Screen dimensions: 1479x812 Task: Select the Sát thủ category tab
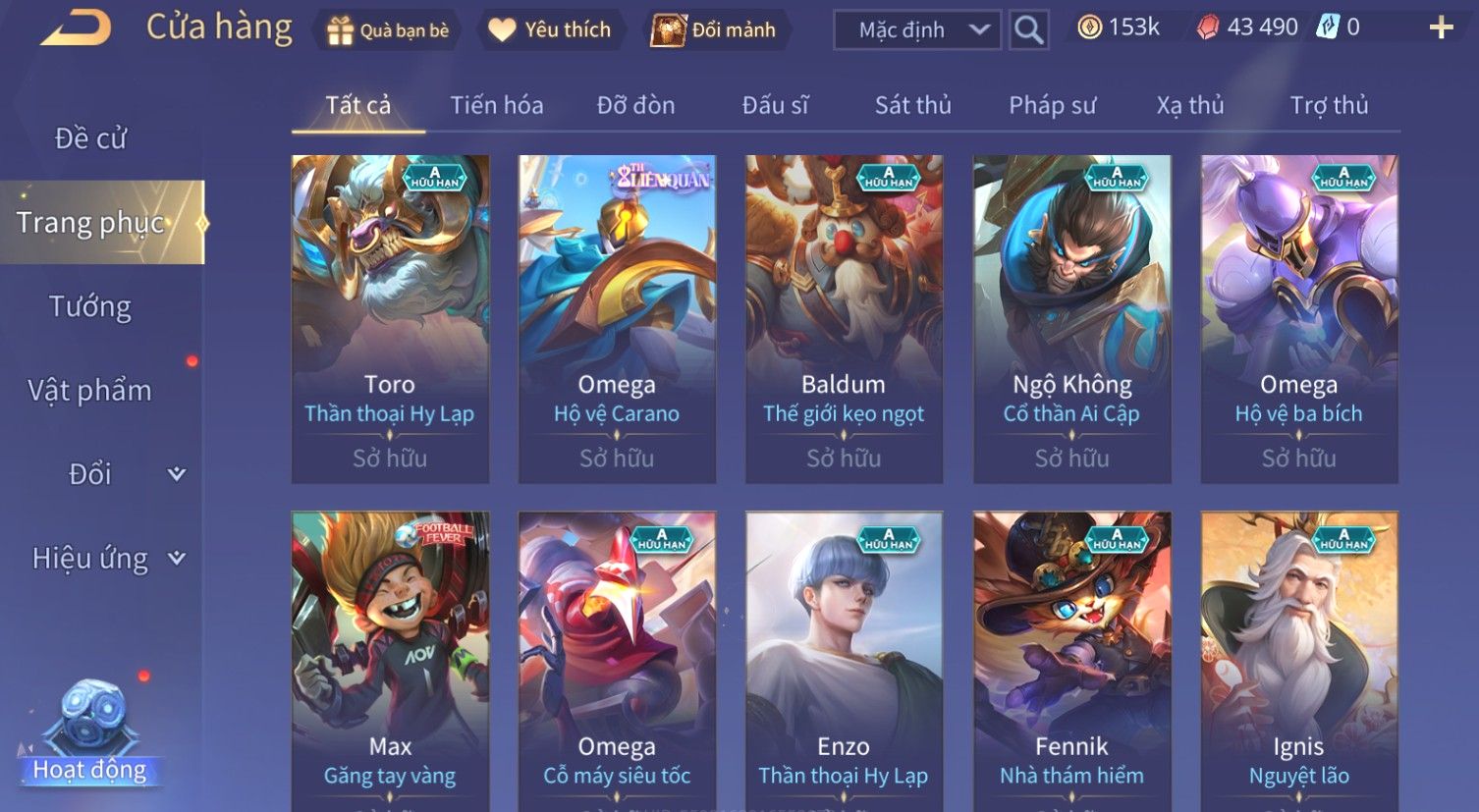[912, 105]
